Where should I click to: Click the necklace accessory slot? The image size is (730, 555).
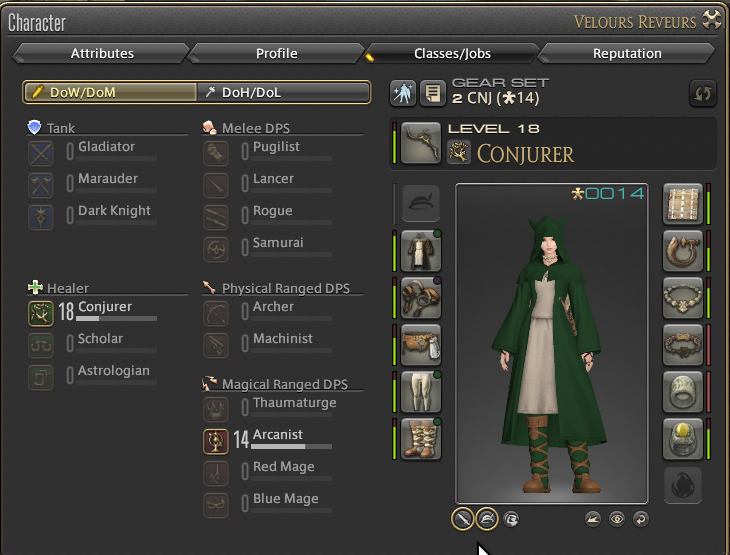[683, 298]
